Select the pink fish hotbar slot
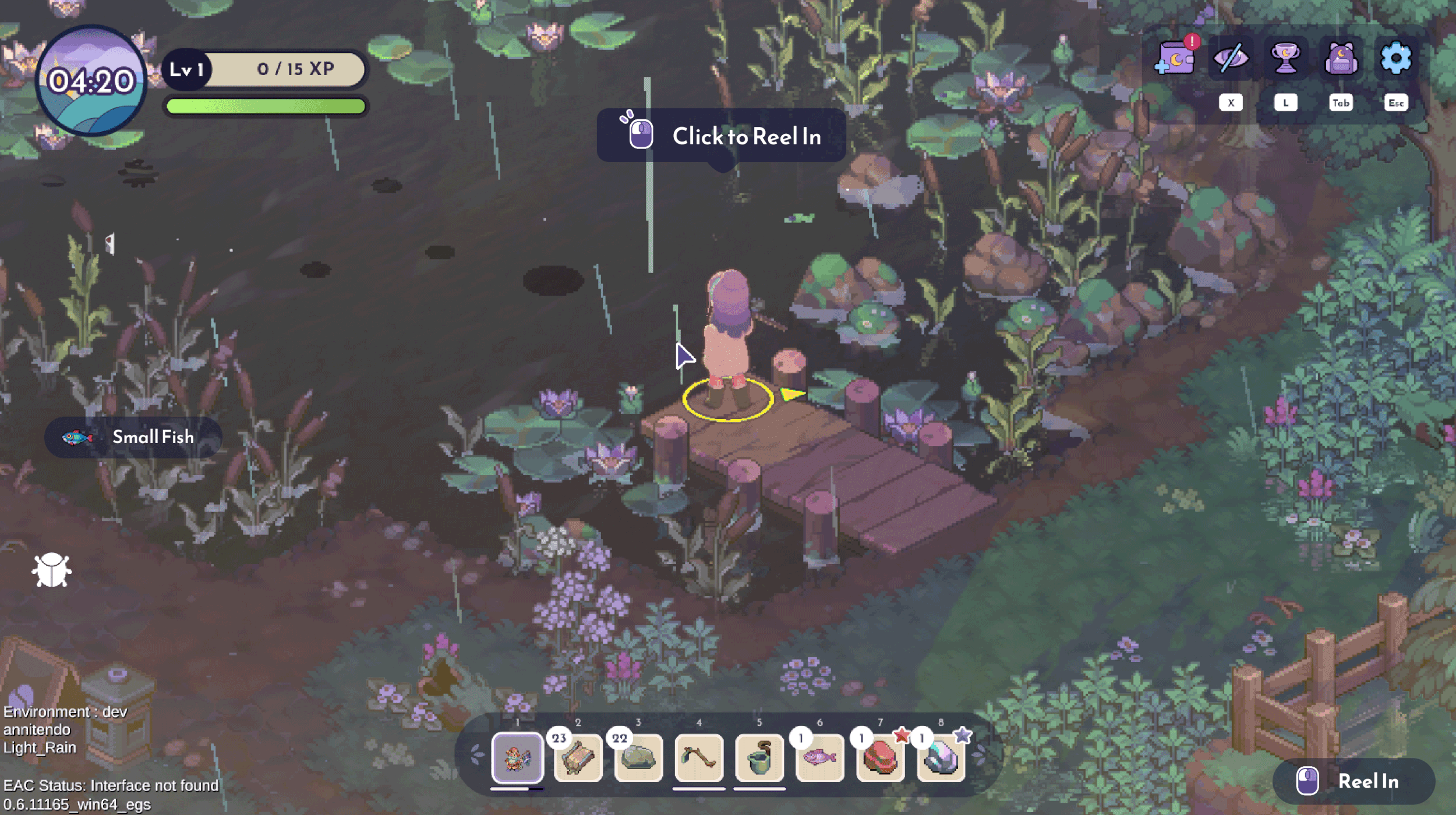 (819, 758)
